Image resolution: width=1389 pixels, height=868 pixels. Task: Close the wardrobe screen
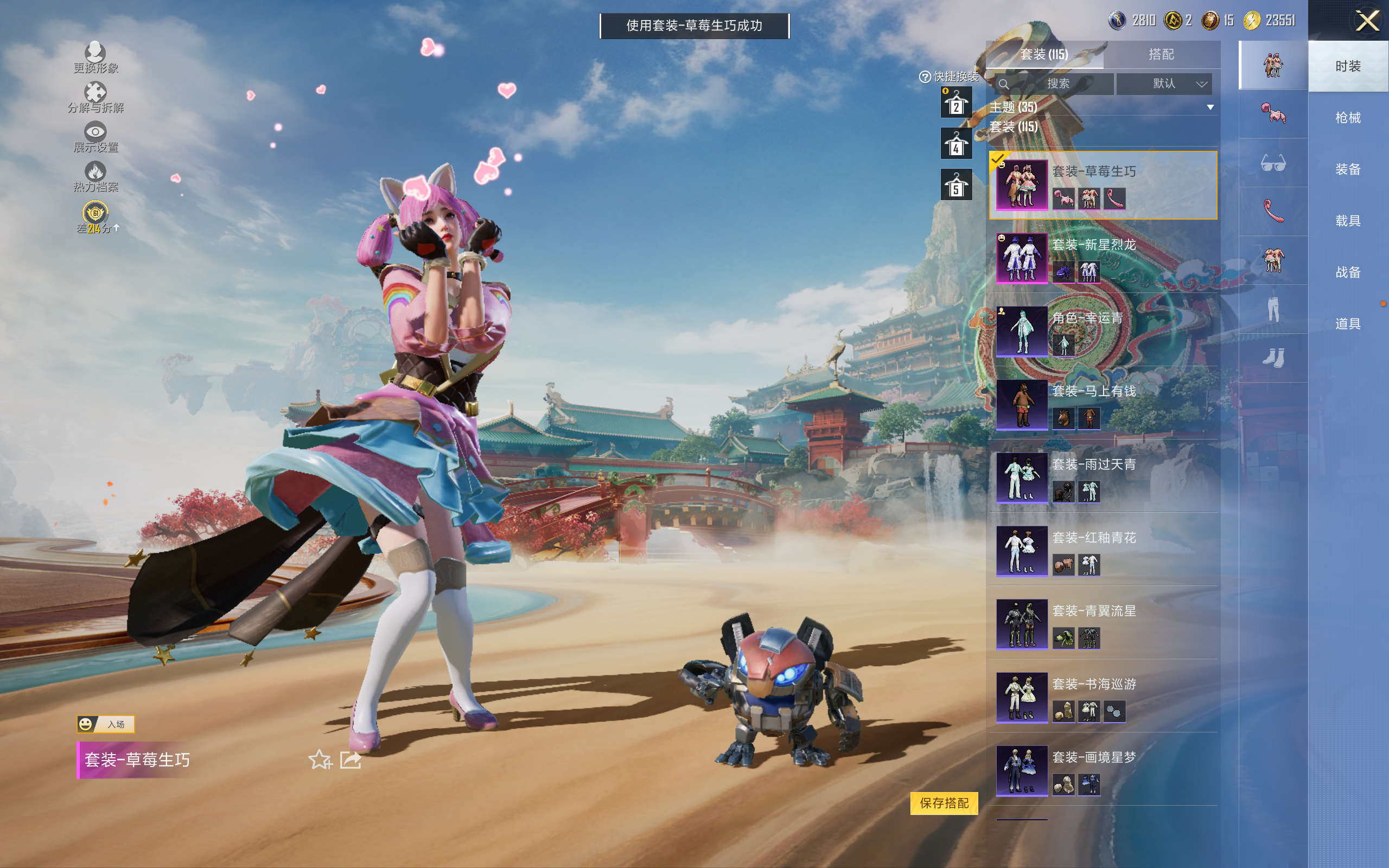click(x=1367, y=21)
